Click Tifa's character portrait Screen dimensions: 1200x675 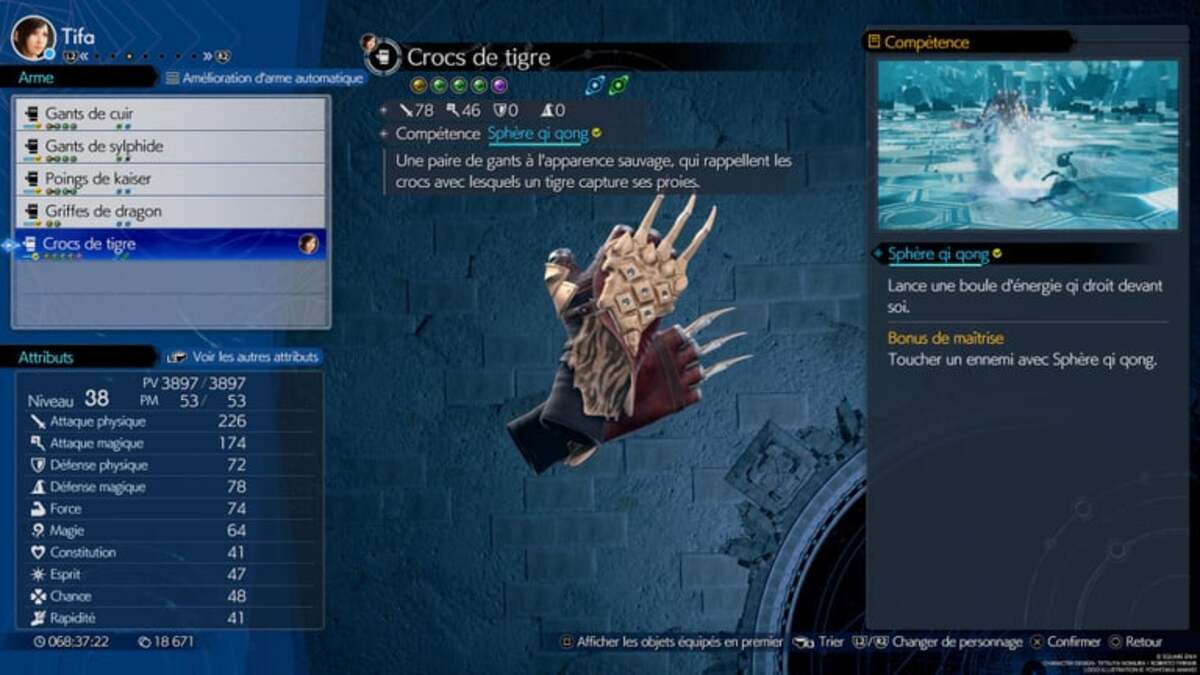point(32,37)
